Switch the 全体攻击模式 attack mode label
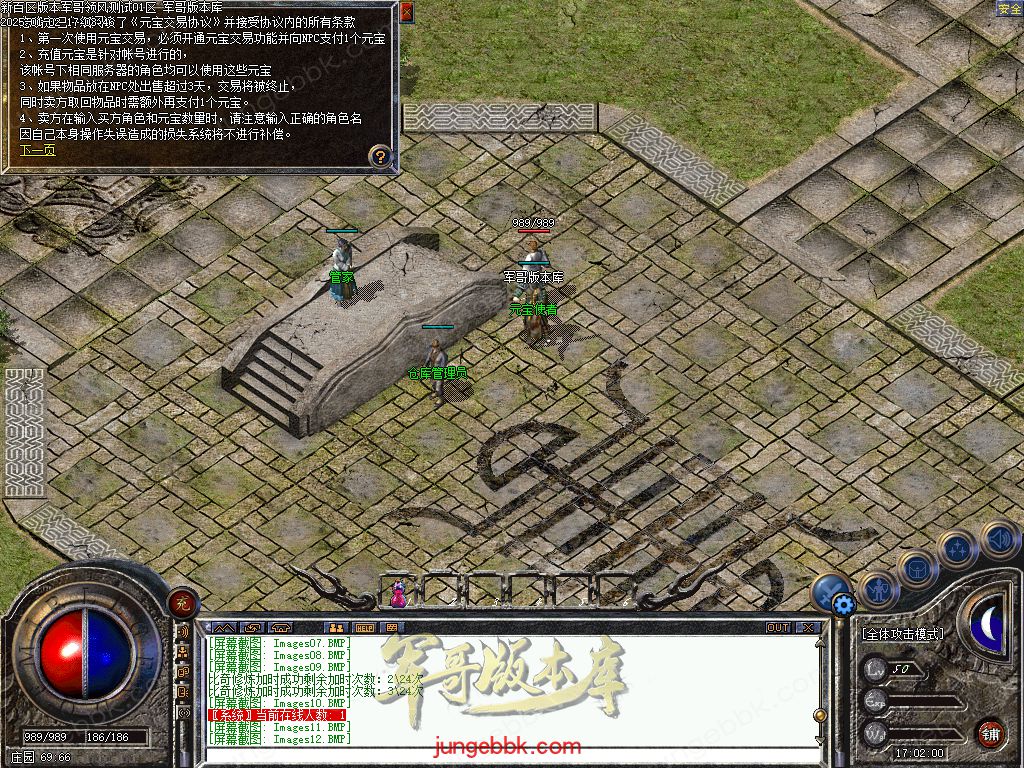The image size is (1024, 768). click(x=902, y=634)
